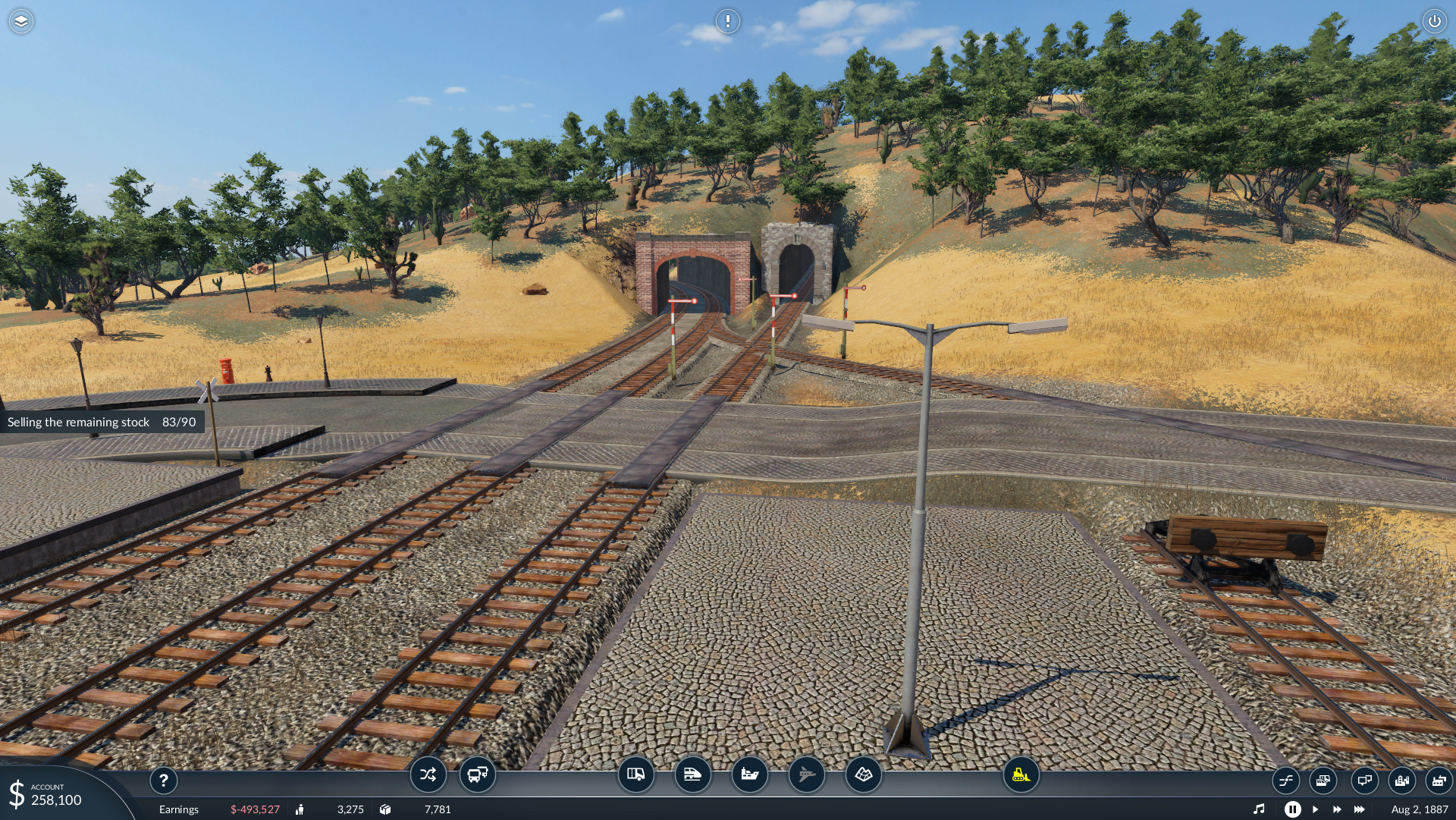Open the vehicle manager bus icon
The image size is (1456, 820).
[x=478, y=774]
